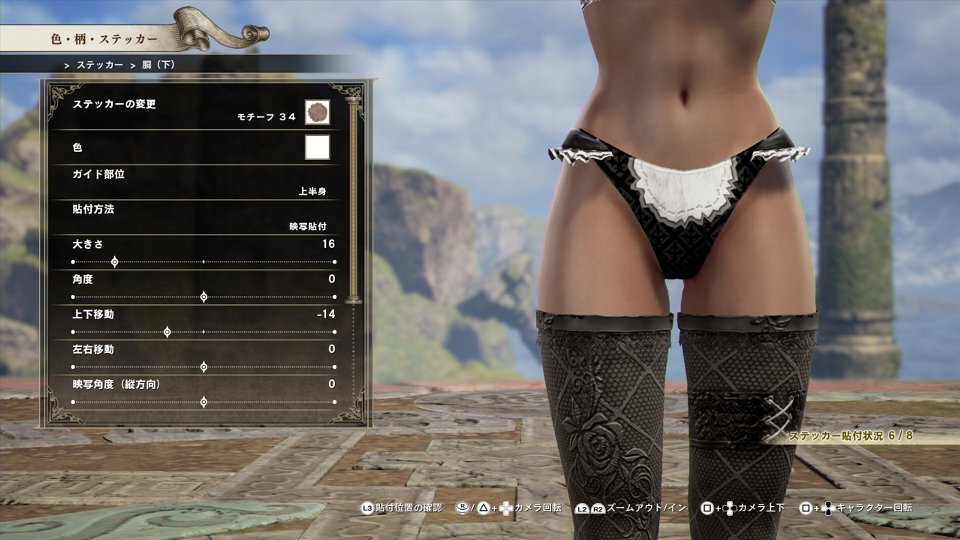Adjust the 左右移動 horizontal position slider
This screenshot has height=540, width=960.
203,367
